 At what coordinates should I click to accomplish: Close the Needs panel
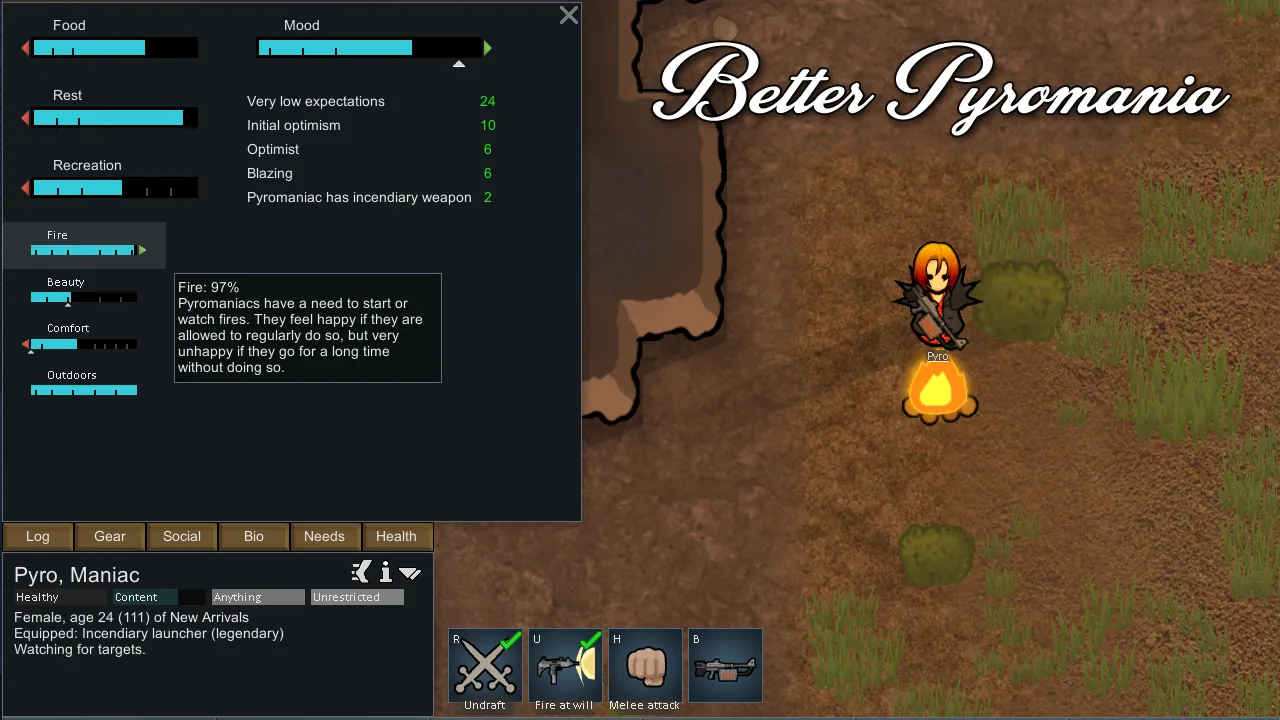pos(569,15)
